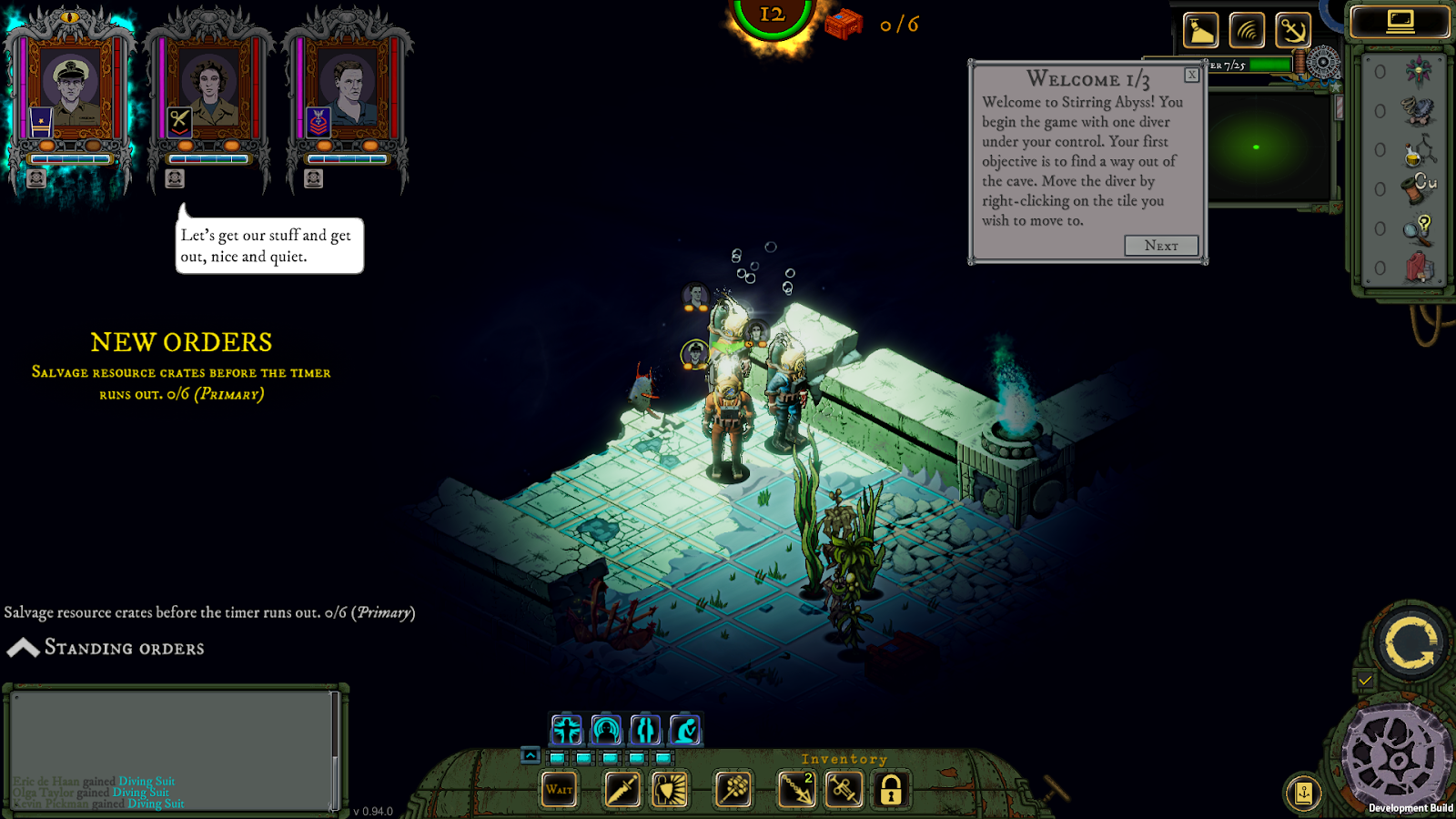Click the Wait action button

point(560,789)
